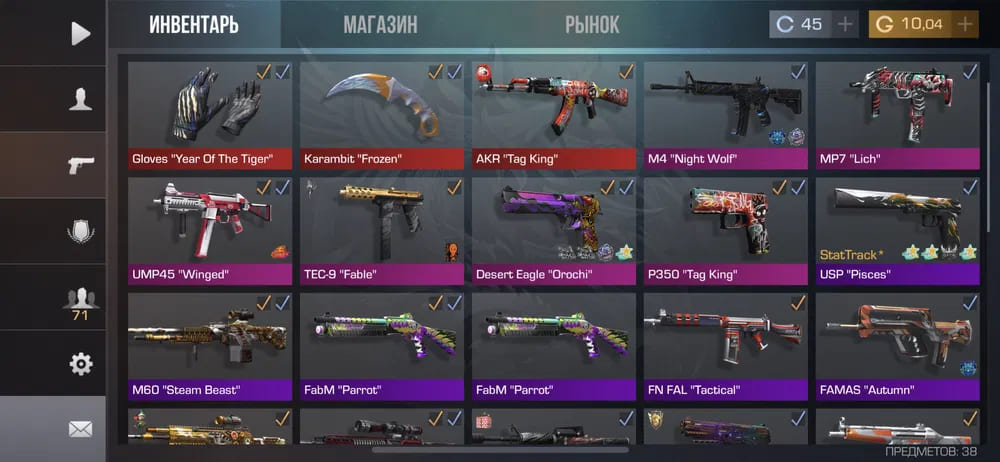Open the mail envelope icon
1000x462 pixels.
point(80,429)
